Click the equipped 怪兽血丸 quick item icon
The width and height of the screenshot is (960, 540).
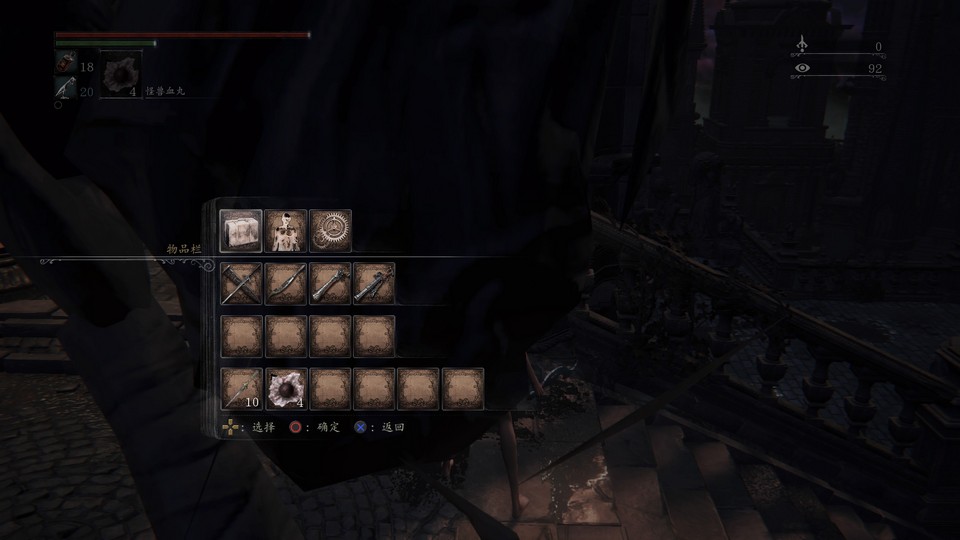click(x=121, y=76)
